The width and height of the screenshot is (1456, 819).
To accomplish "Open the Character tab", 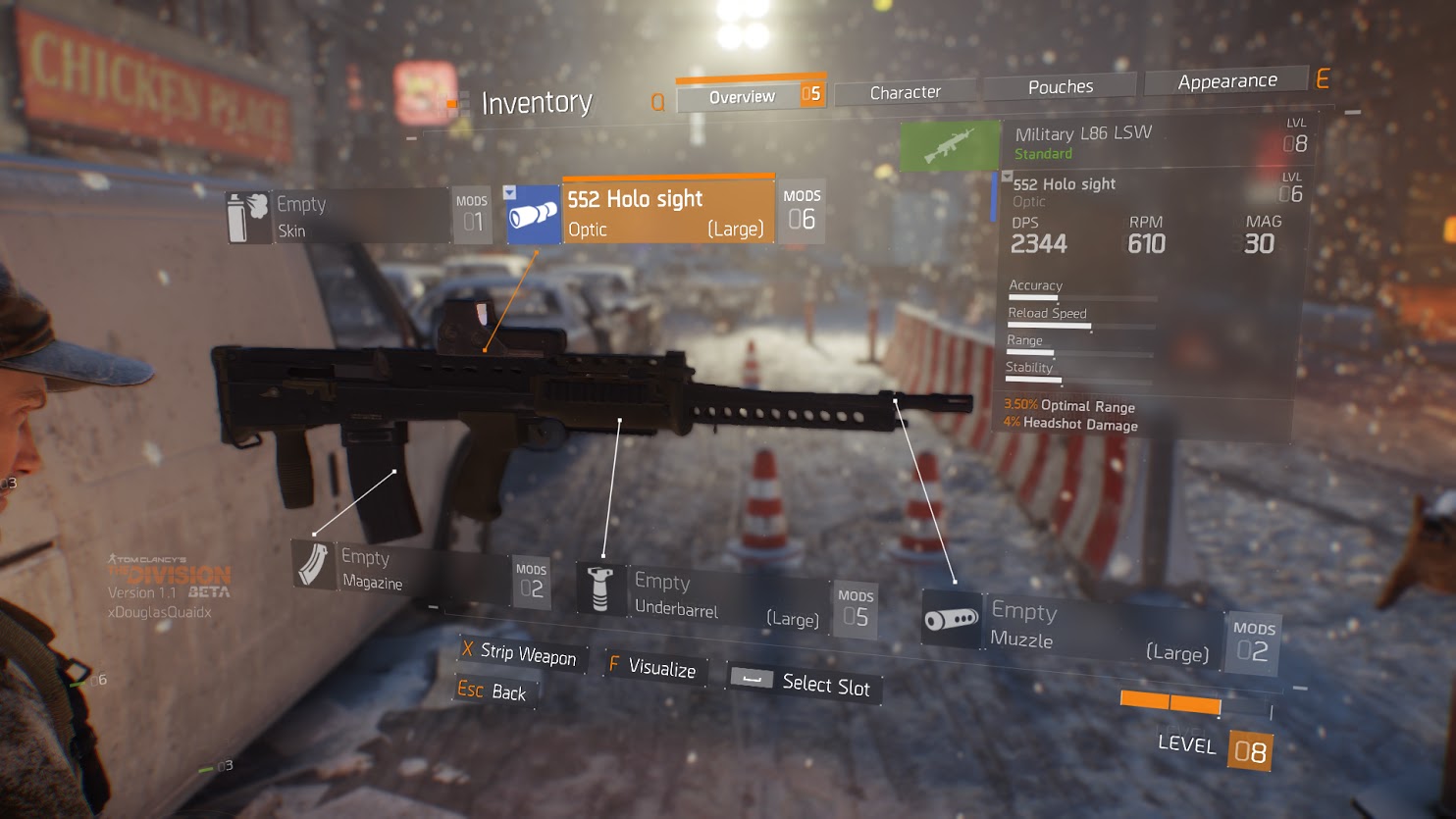I will (x=905, y=92).
